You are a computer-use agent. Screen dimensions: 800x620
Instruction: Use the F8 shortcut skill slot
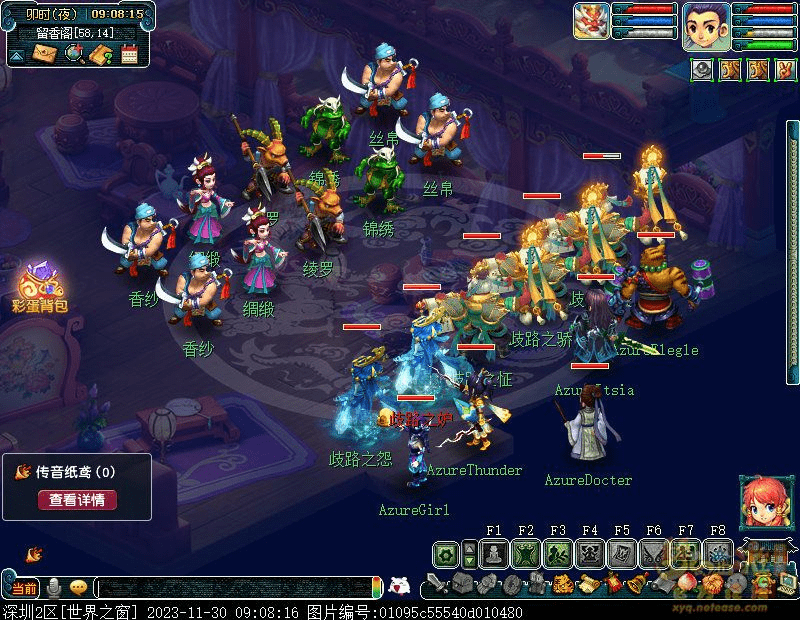(x=718, y=553)
